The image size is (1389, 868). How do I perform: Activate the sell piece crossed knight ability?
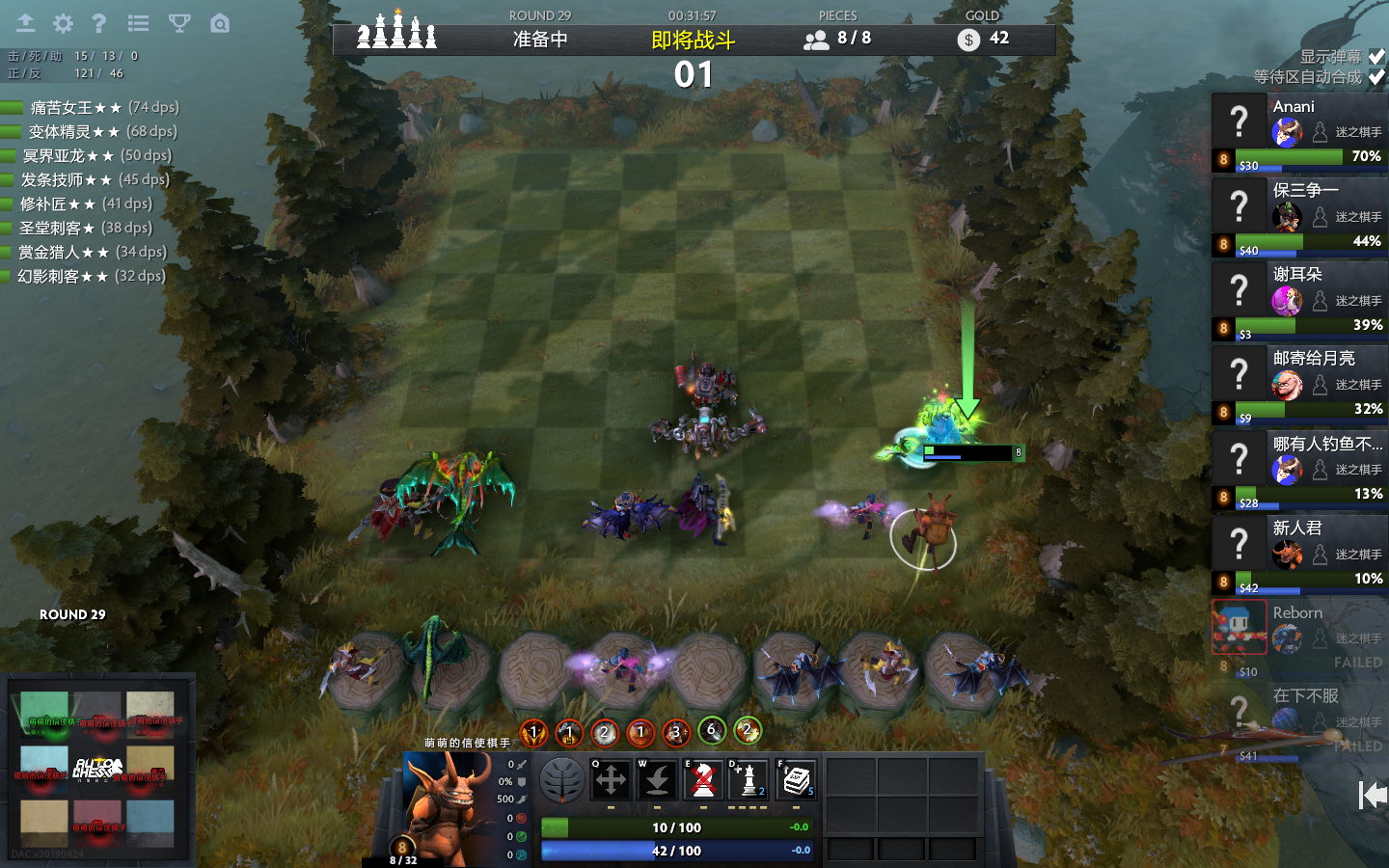coord(703,779)
